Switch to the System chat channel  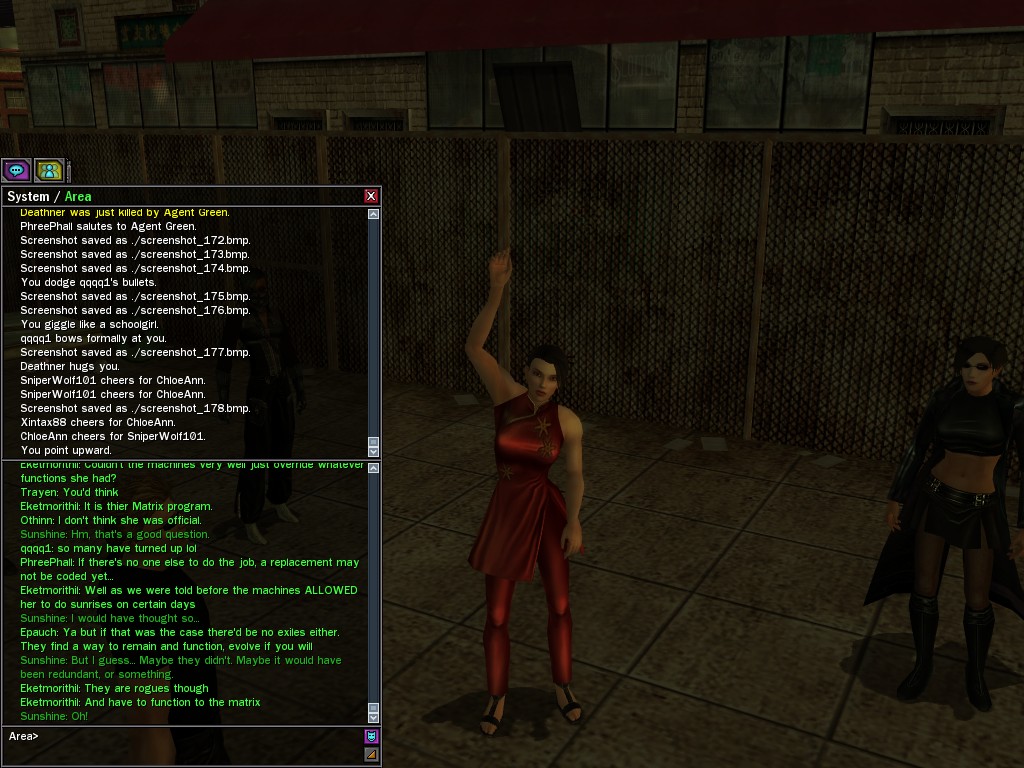[x=27, y=196]
